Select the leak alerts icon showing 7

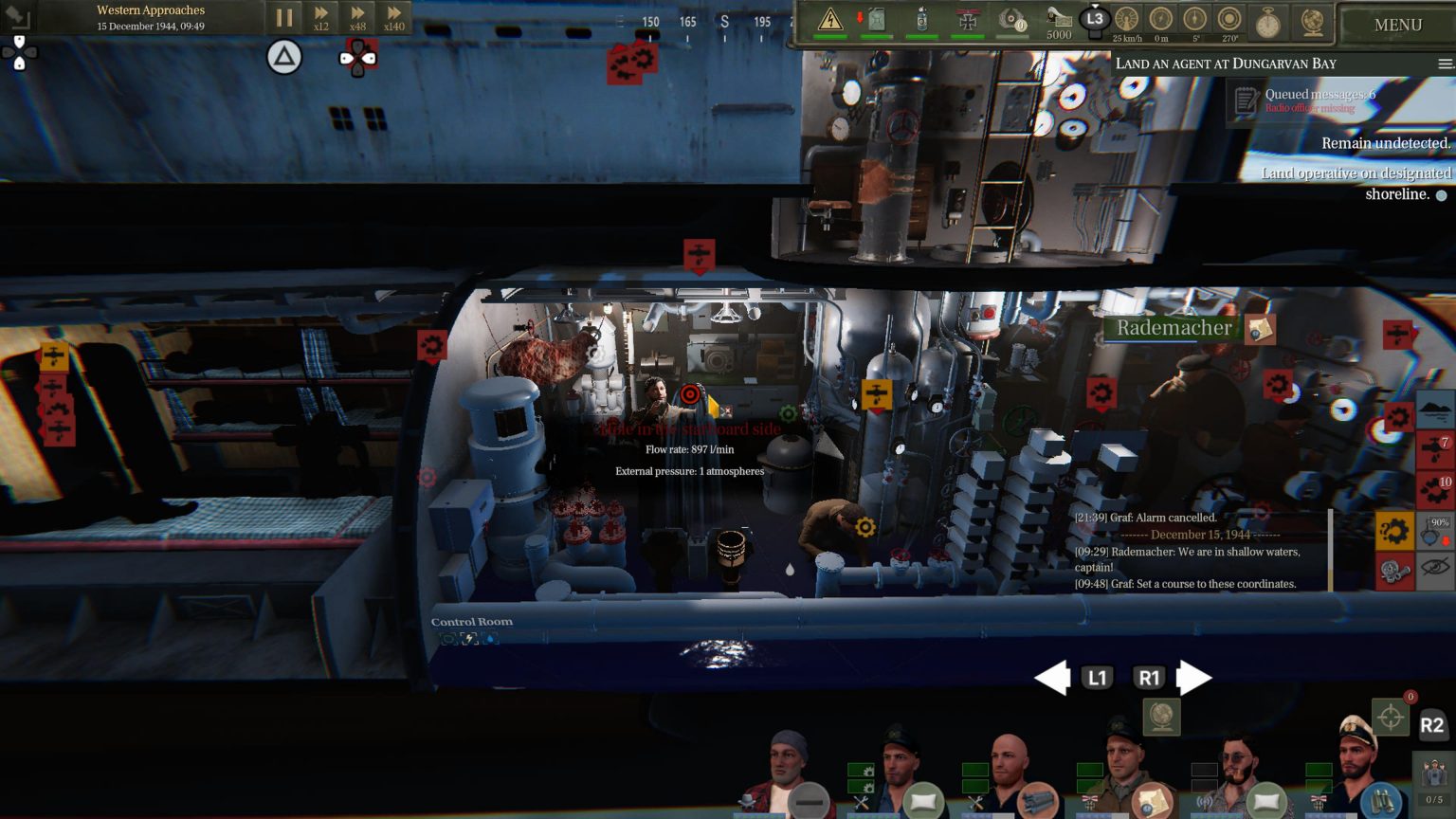(1434, 449)
